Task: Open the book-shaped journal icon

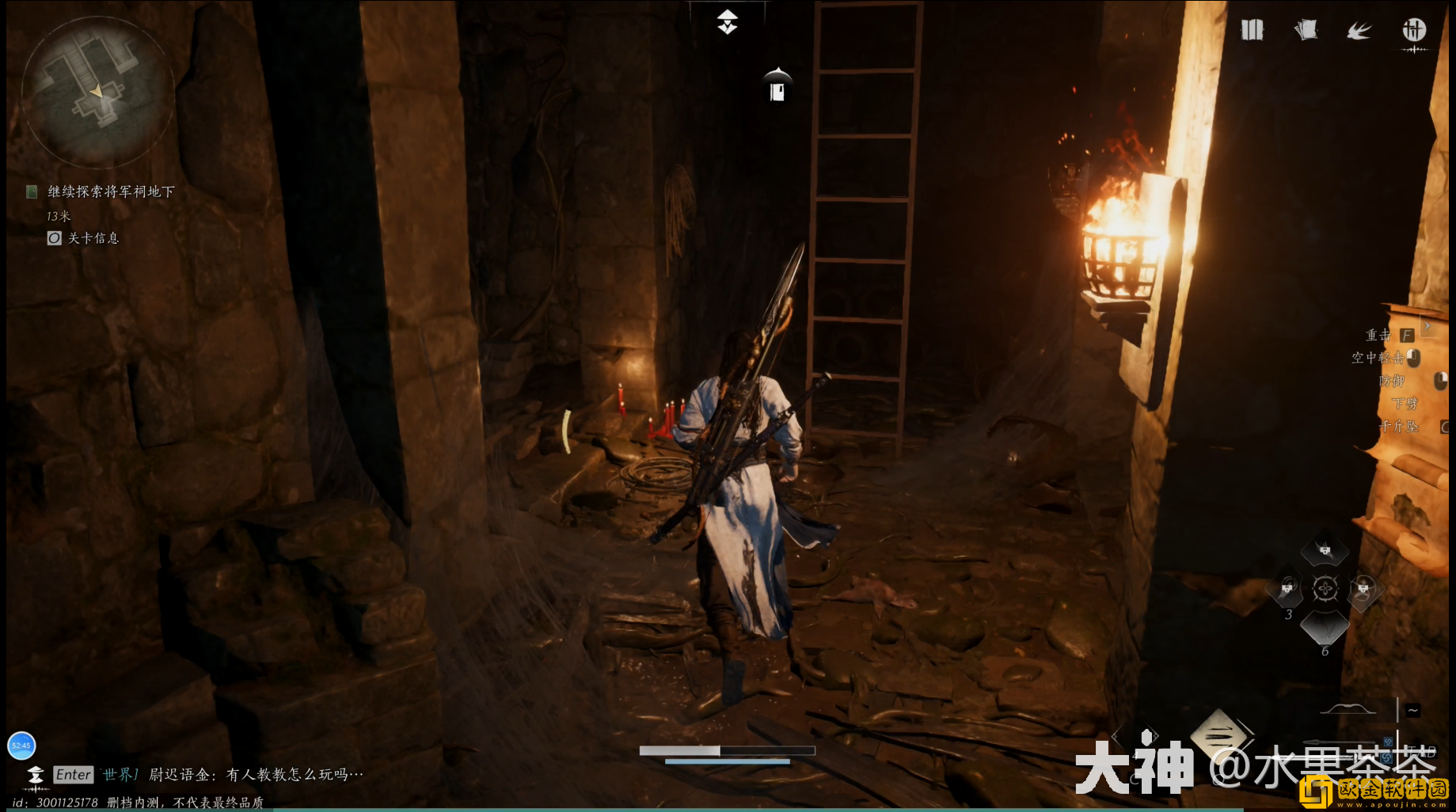Action: click(1252, 31)
